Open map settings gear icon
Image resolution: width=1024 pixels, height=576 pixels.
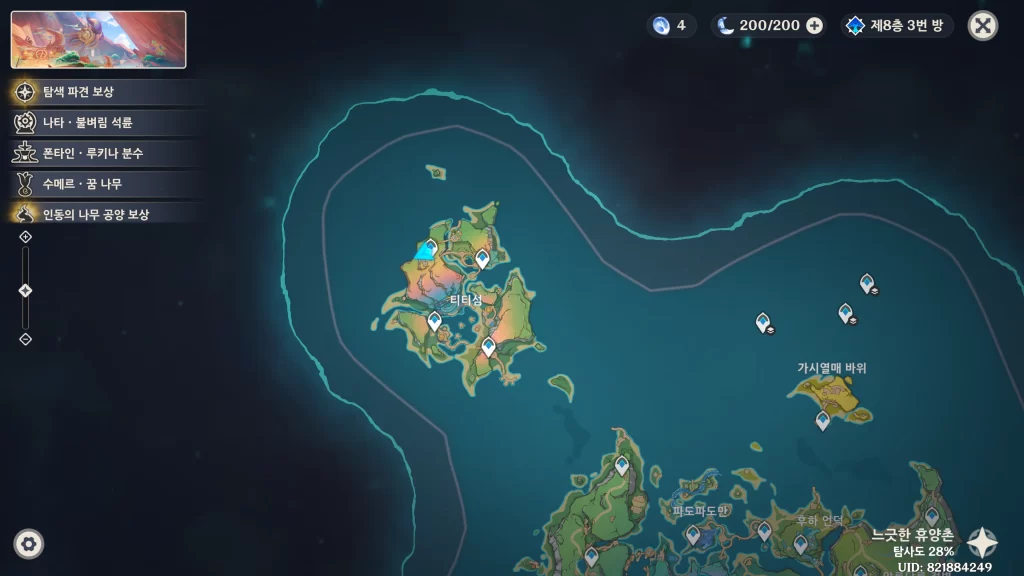click(28, 544)
